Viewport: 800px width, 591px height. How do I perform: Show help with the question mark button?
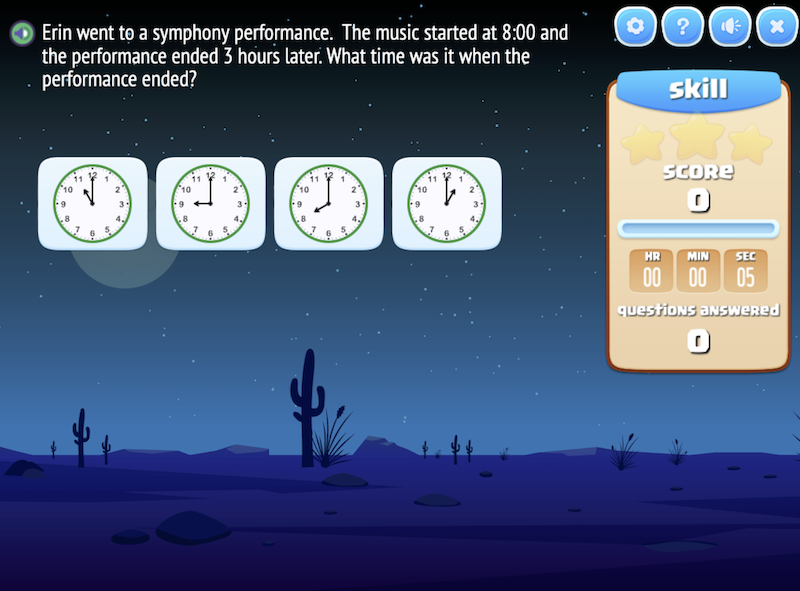tap(682, 28)
